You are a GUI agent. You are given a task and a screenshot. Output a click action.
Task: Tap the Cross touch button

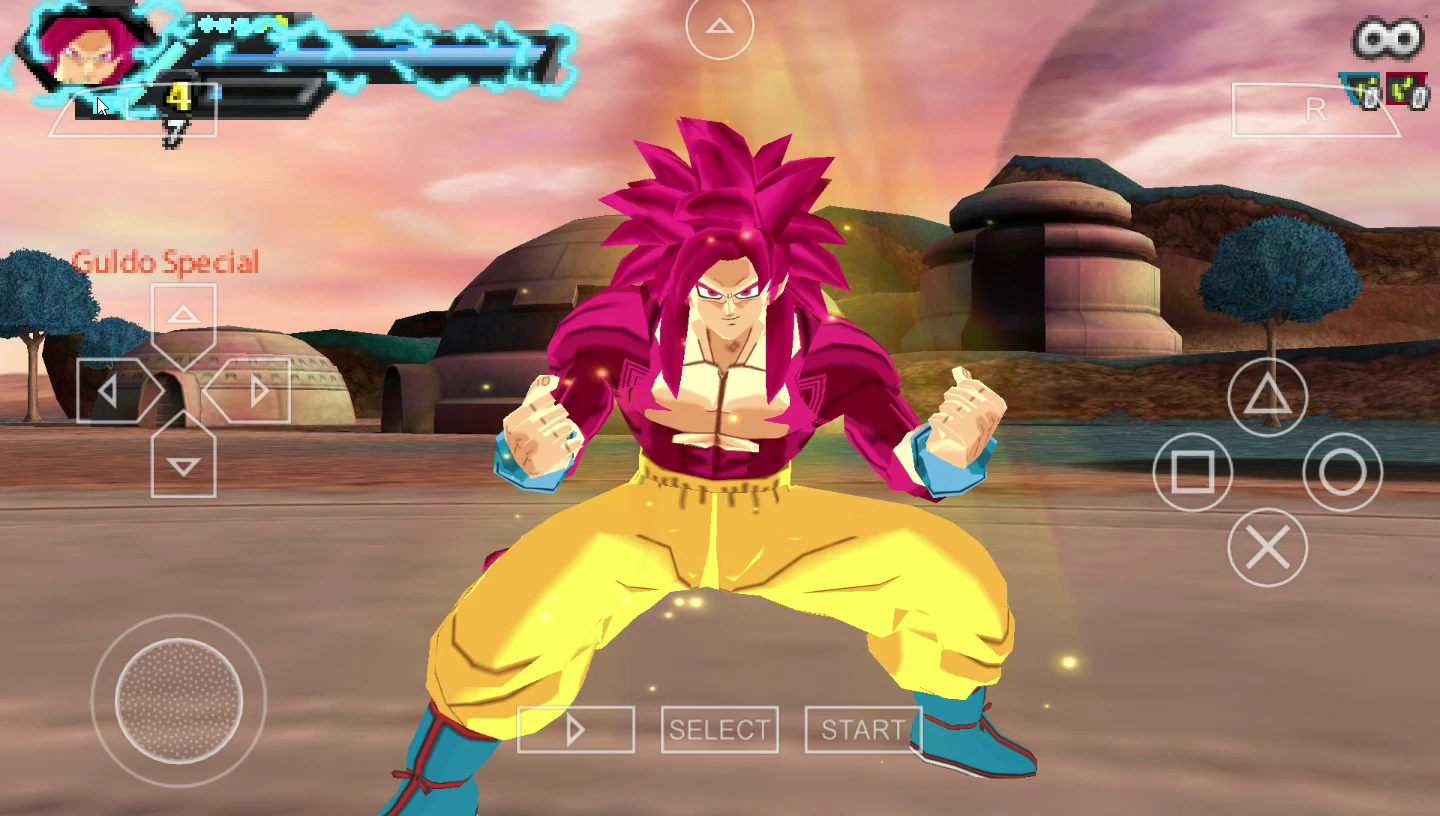(1267, 547)
